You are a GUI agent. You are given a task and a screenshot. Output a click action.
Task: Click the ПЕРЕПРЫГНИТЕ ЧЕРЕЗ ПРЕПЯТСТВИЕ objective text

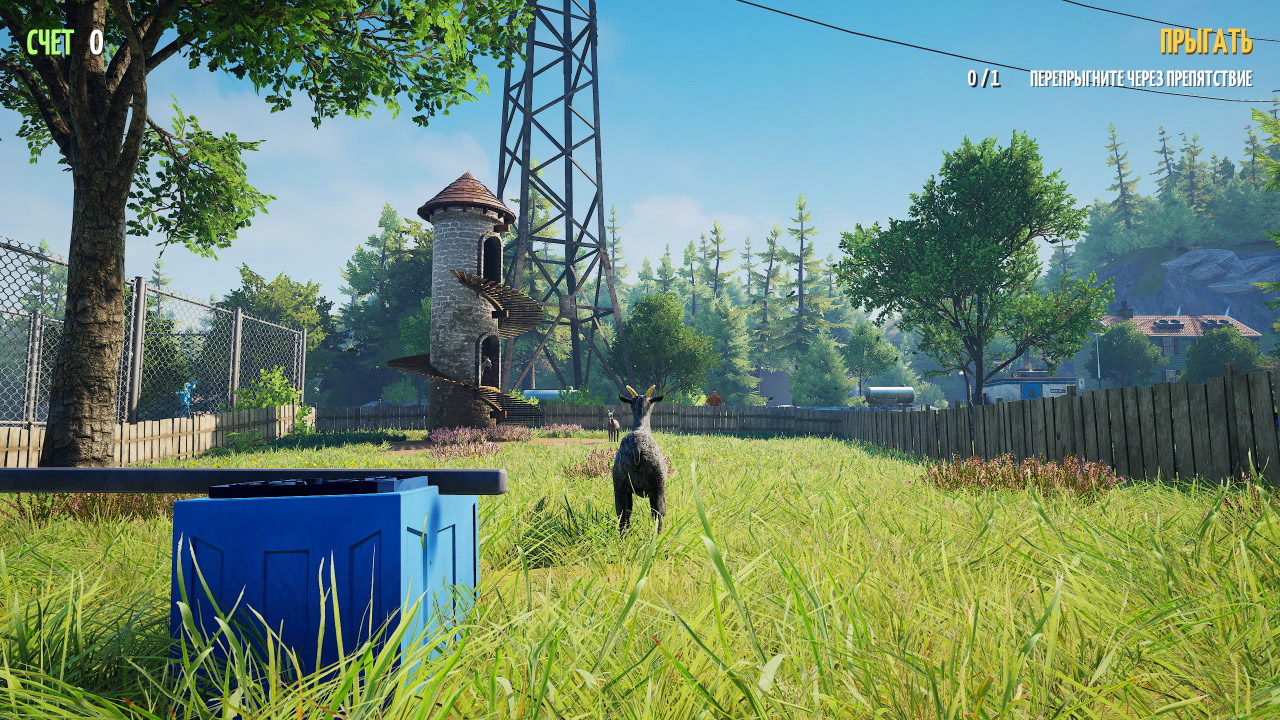point(1140,77)
